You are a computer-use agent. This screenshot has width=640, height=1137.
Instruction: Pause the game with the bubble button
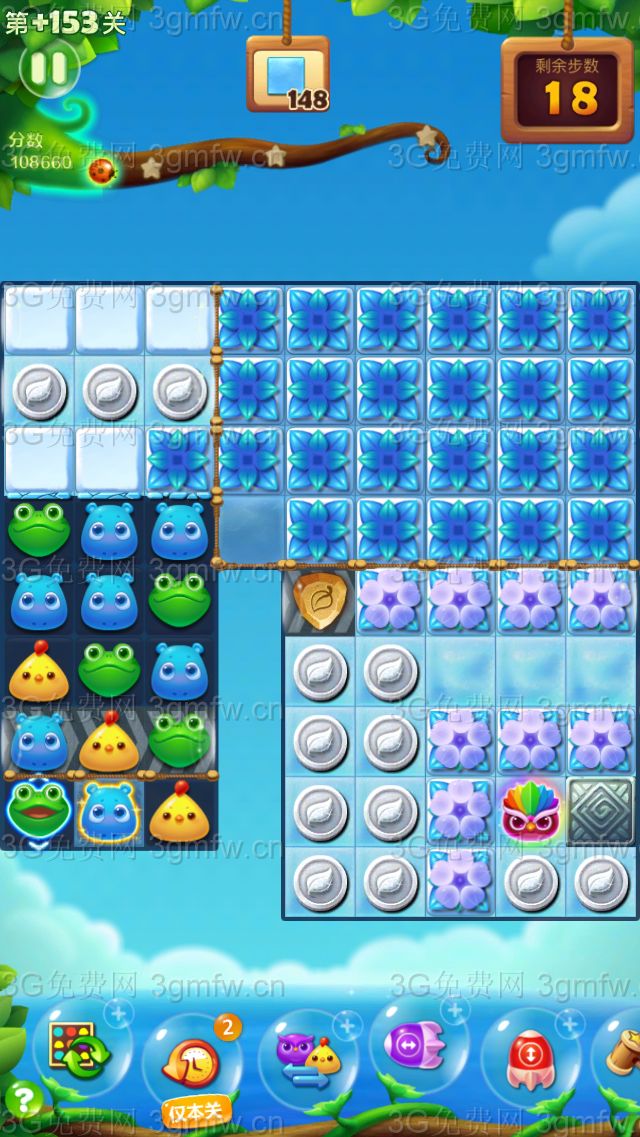point(48,69)
